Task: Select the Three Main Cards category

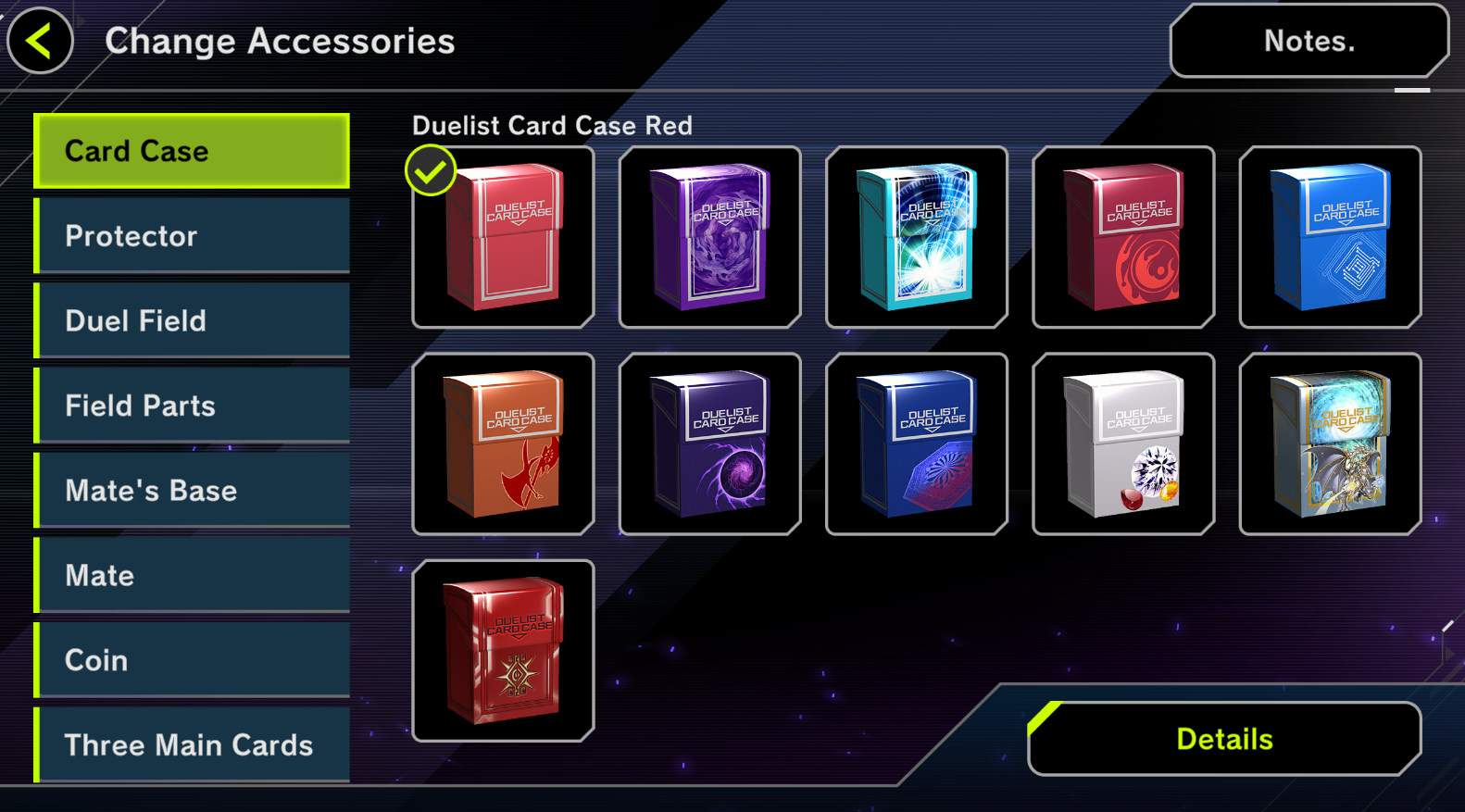Action: point(192,744)
